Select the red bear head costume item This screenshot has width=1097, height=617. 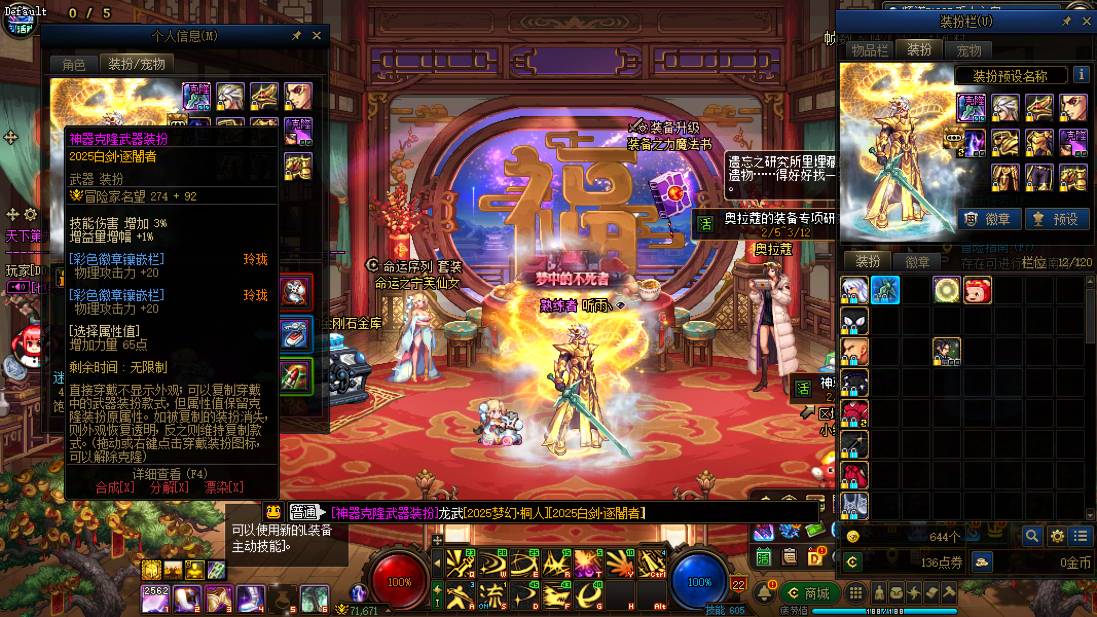977,290
